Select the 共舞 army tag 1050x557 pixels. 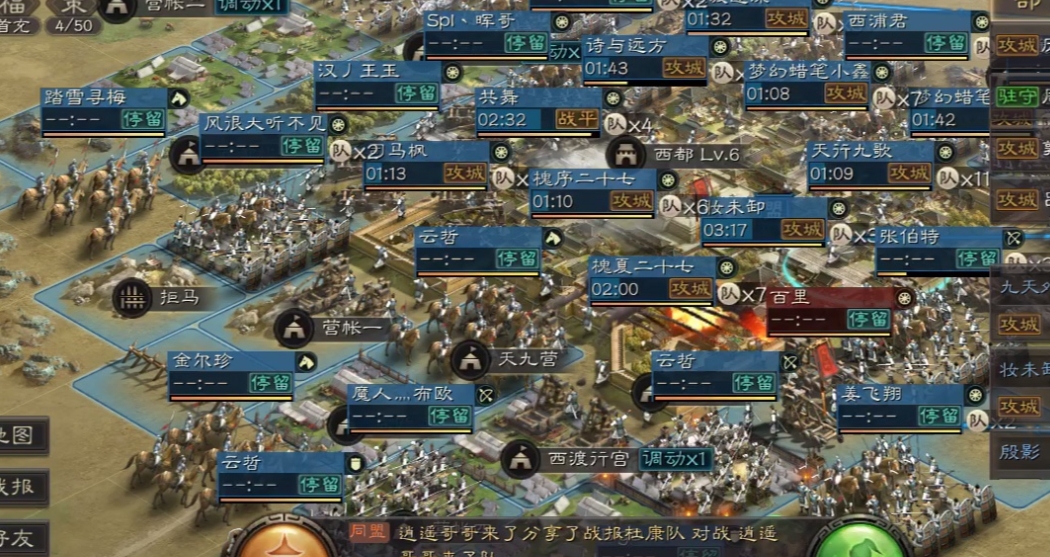(538, 108)
